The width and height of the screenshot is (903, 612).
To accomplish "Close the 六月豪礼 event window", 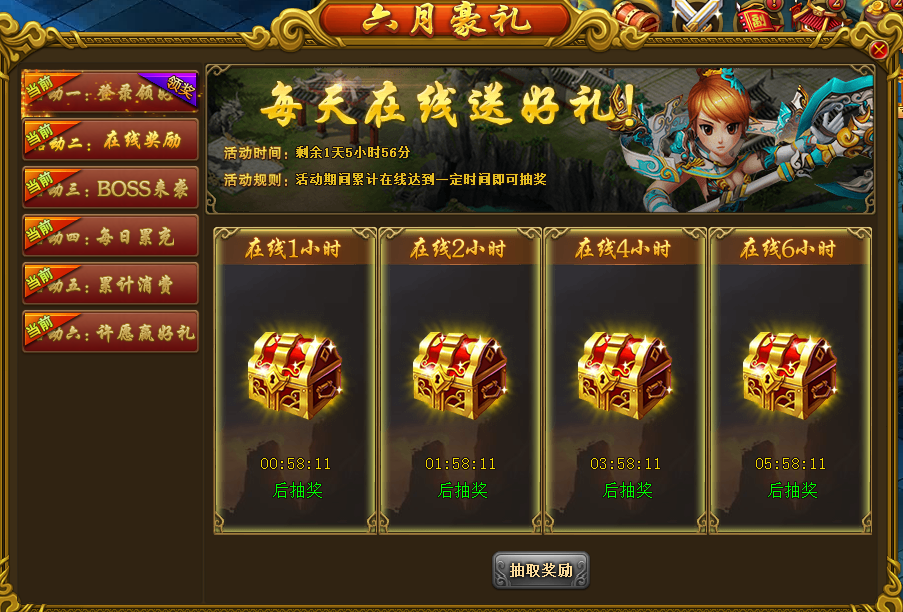I will click(x=879, y=50).
